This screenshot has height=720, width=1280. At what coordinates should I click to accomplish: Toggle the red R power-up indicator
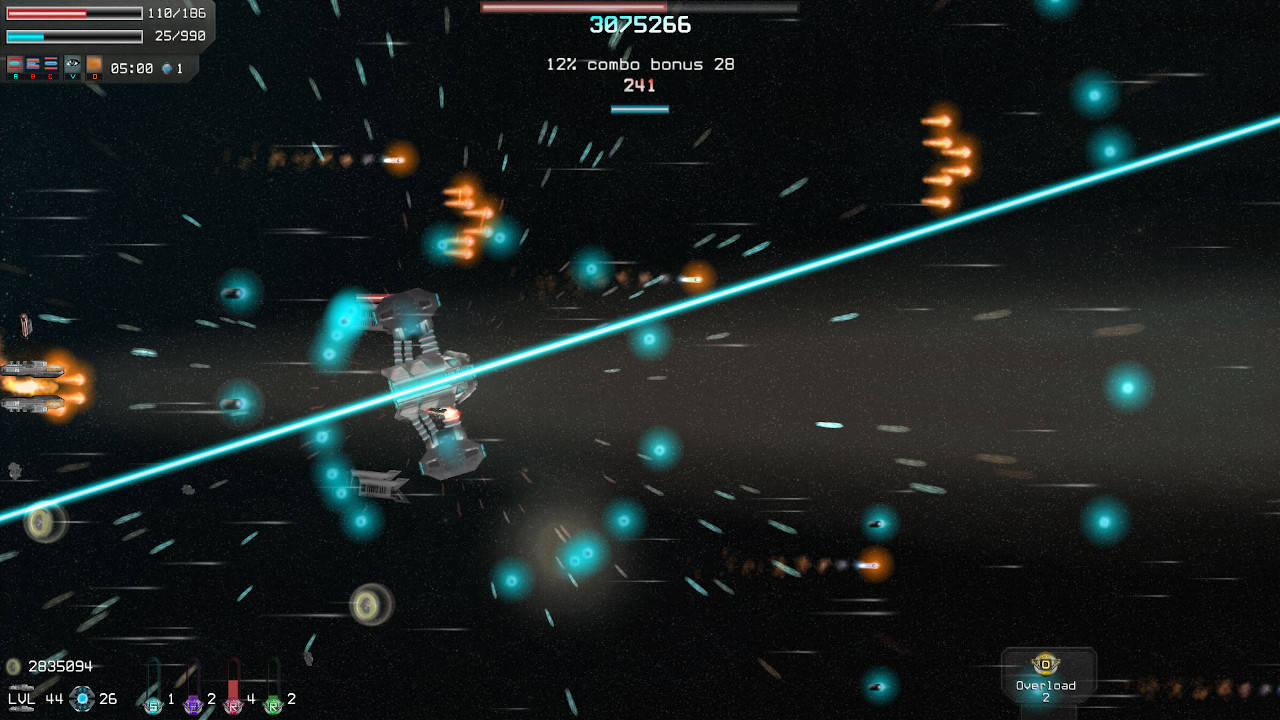point(234,706)
